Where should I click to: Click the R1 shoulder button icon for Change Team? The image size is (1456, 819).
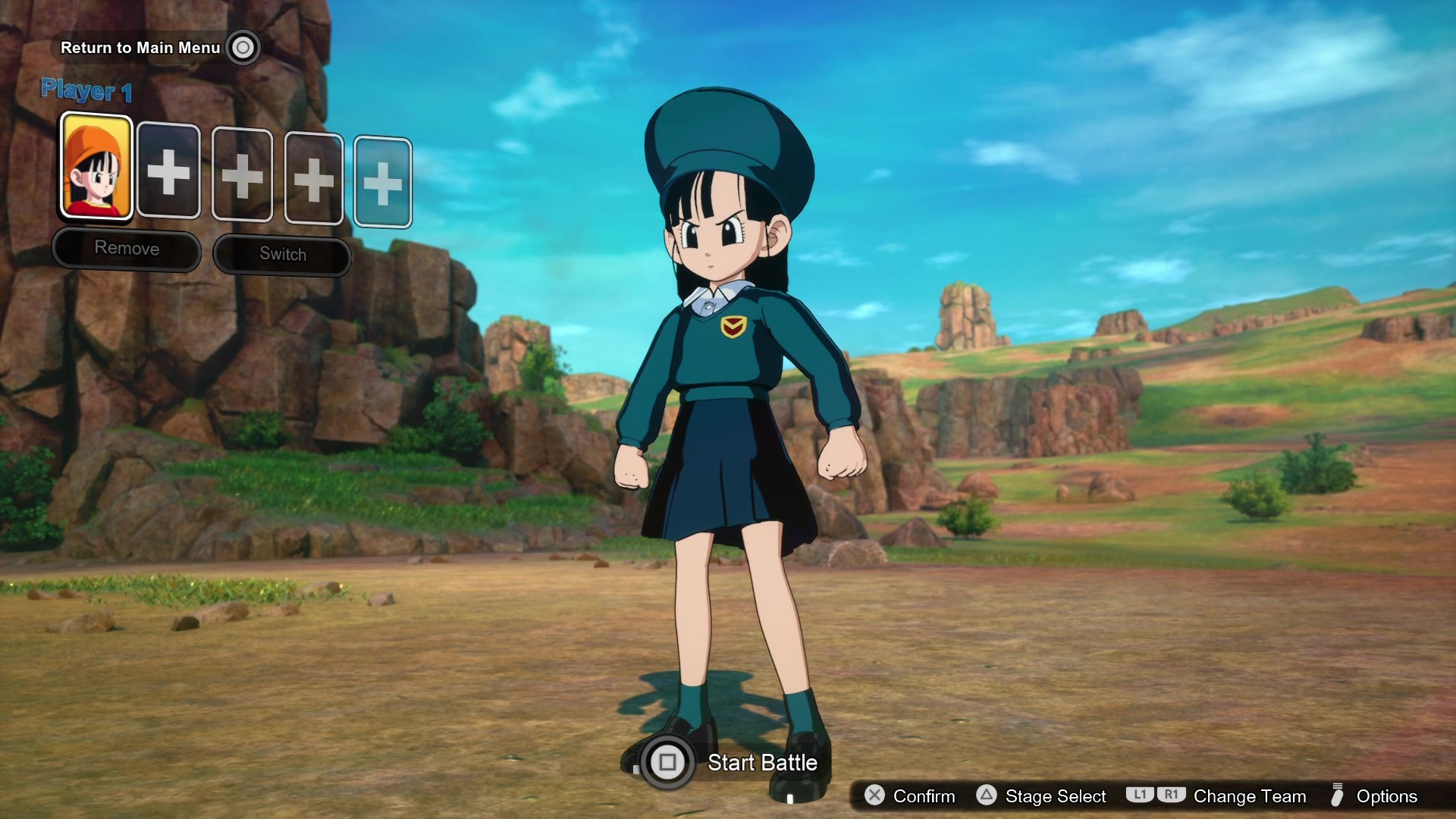click(1171, 796)
